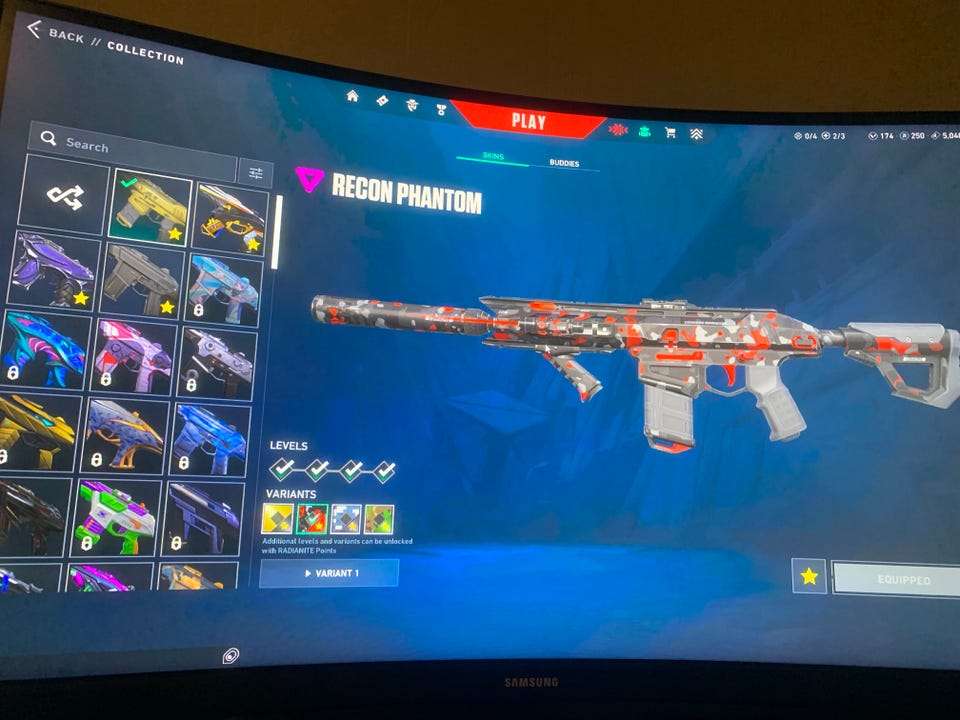Choose the equipped yellow Phantom skin tile
Screen dimensions: 960x720
(150, 205)
